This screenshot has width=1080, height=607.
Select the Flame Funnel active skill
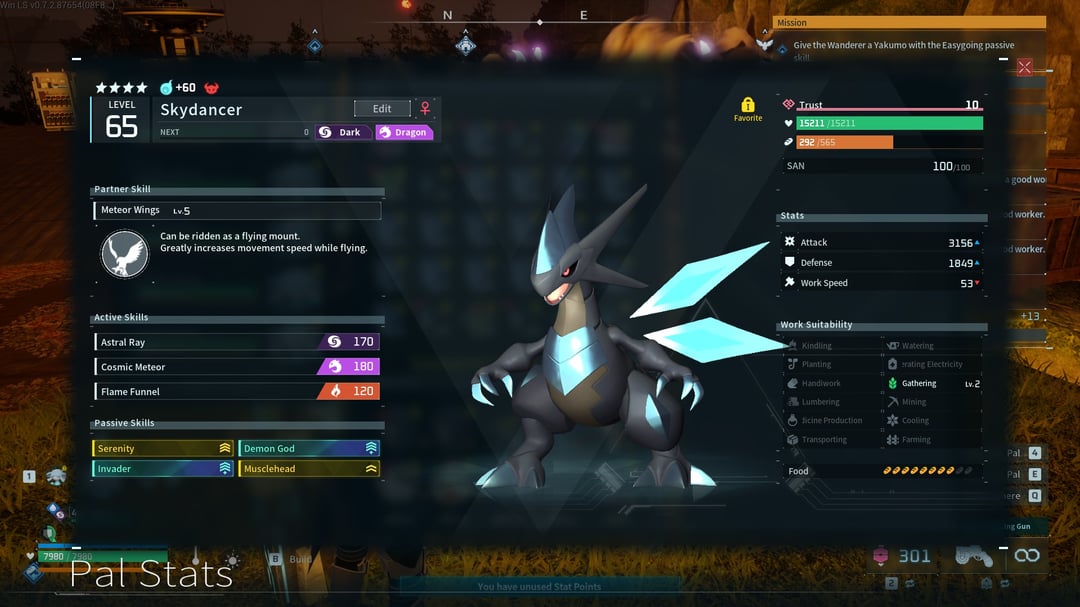pyautogui.click(x=236, y=391)
